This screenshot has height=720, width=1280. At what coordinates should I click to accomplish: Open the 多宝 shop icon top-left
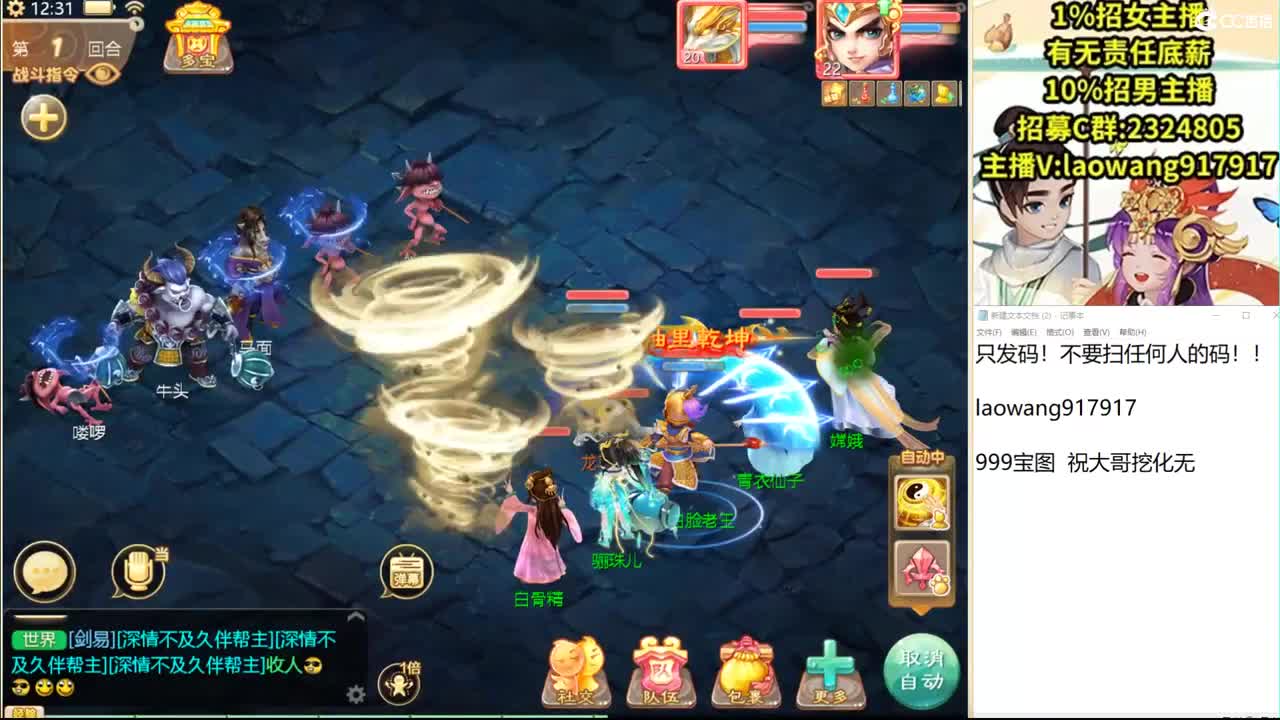point(196,40)
